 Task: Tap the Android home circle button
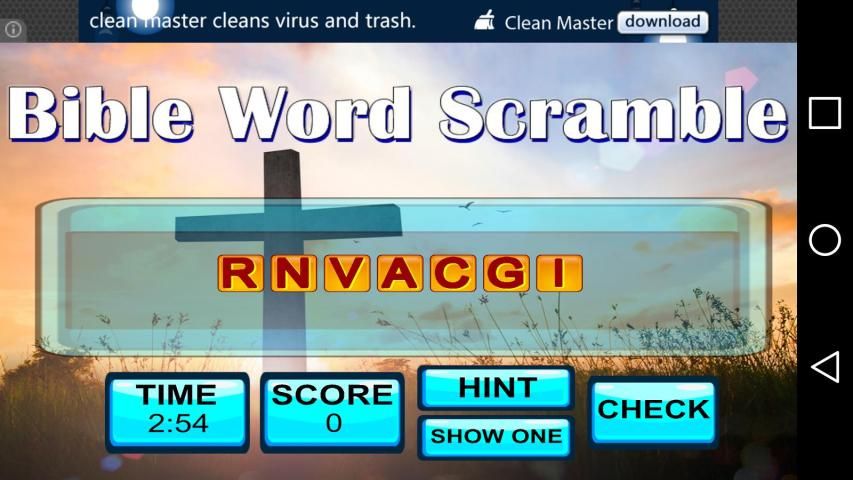pyautogui.click(x=824, y=240)
